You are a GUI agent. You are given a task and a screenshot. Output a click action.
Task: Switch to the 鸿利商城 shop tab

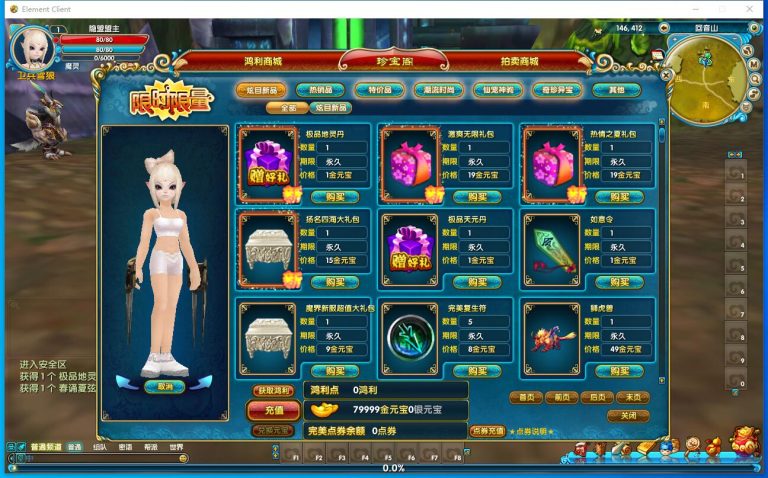click(x=263, y=62)
